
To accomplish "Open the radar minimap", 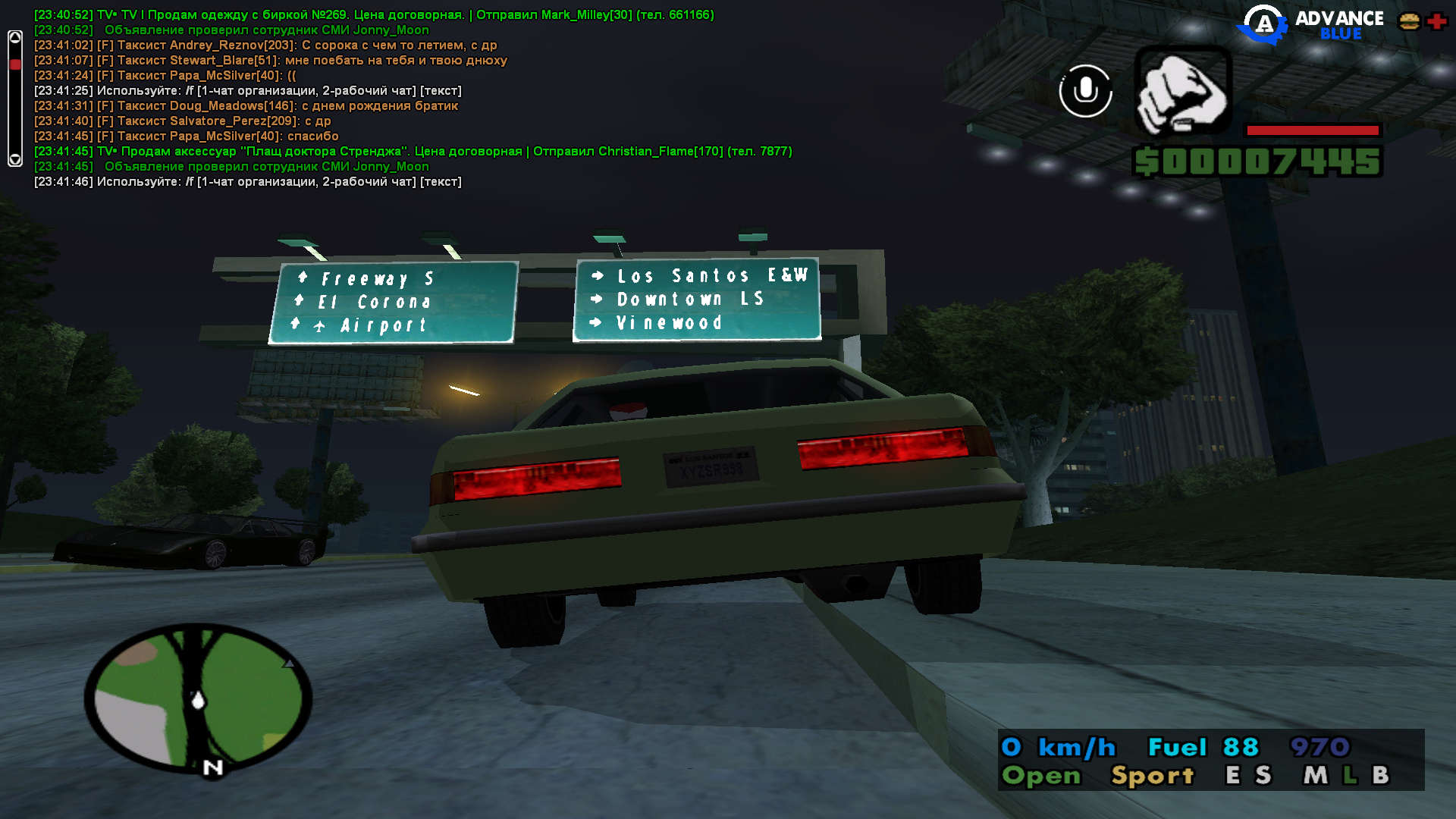I will [198, 698].
